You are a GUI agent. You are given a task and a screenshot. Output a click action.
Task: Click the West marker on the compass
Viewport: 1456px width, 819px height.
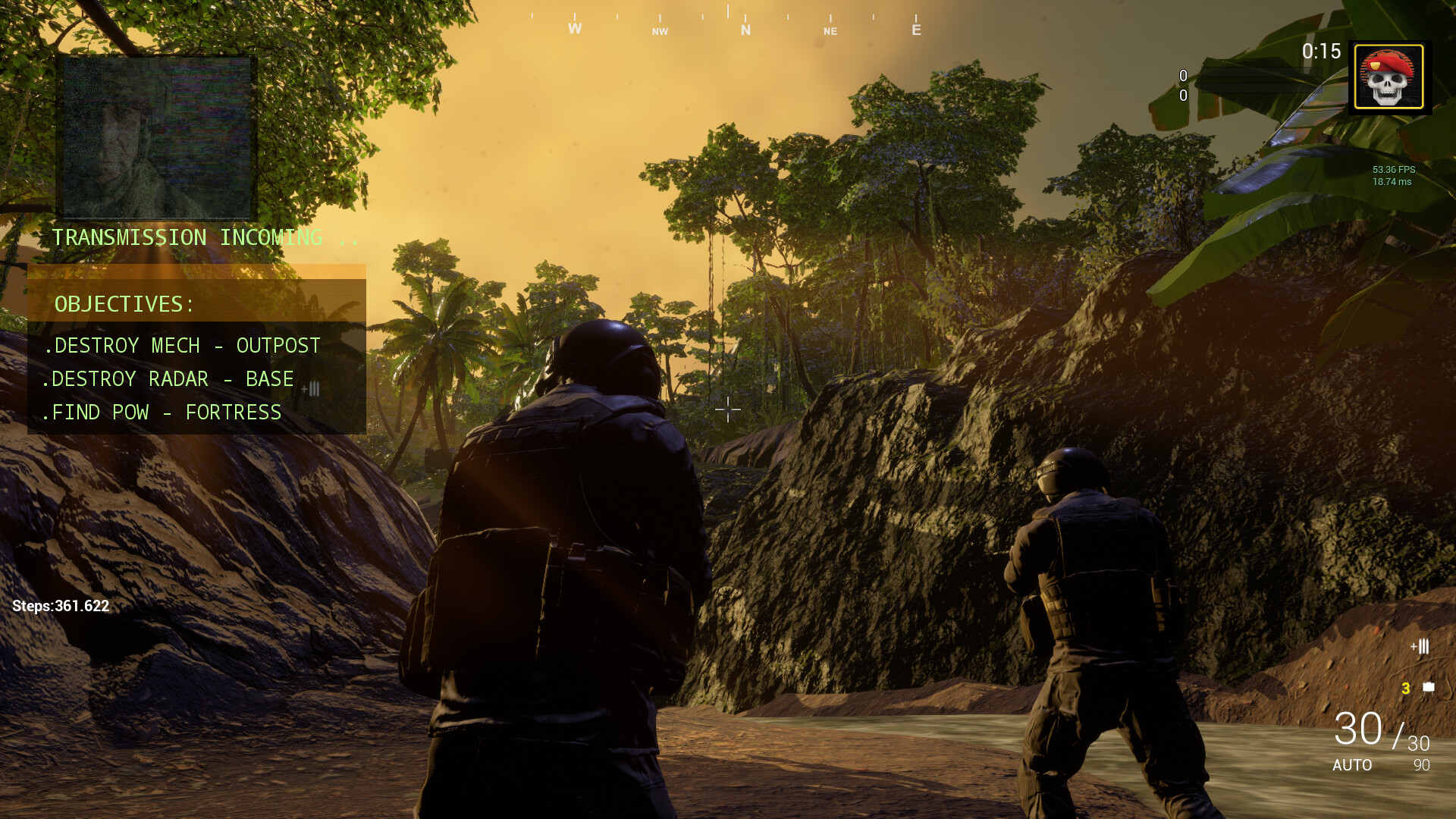click(x=573, y=29)
